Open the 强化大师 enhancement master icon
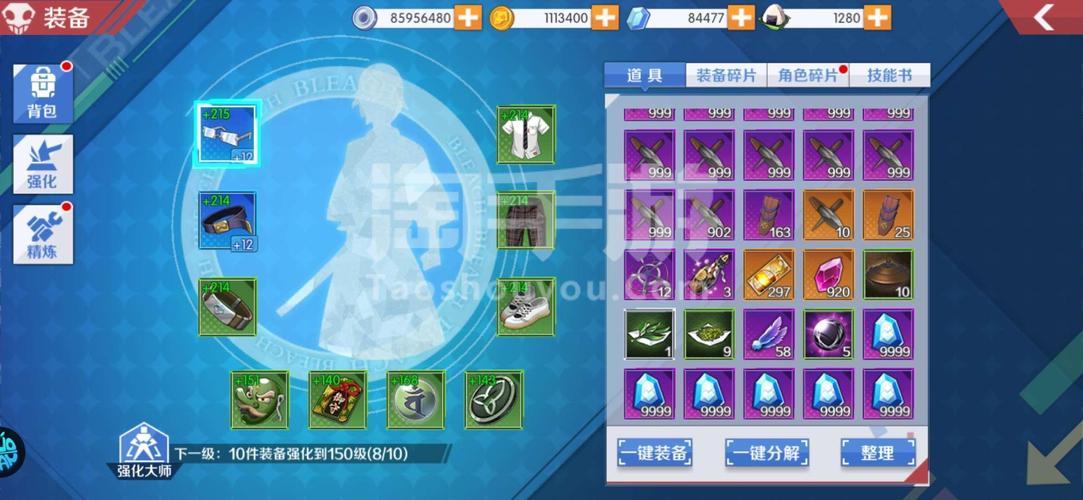 142,449
